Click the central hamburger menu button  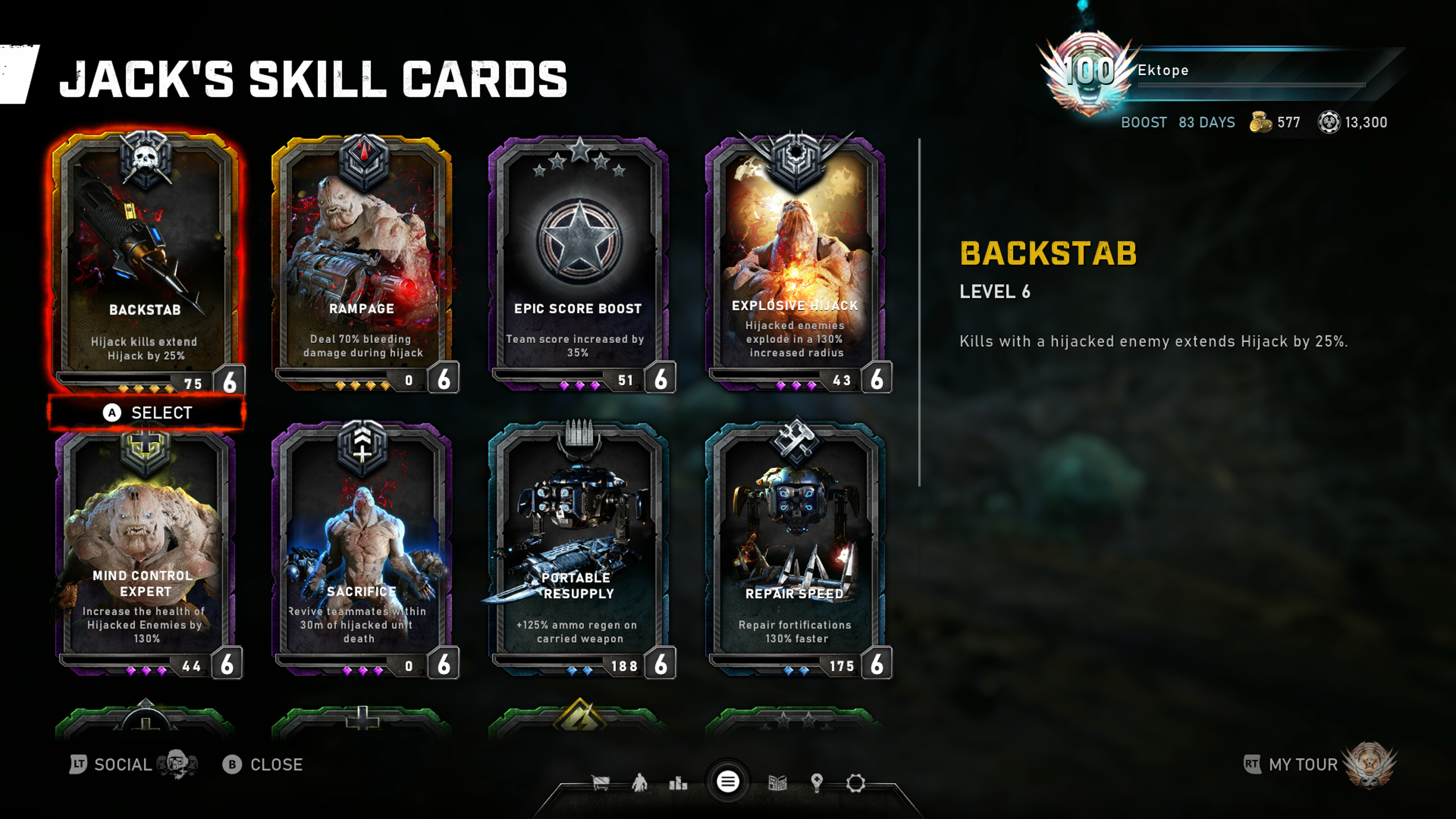728,782
